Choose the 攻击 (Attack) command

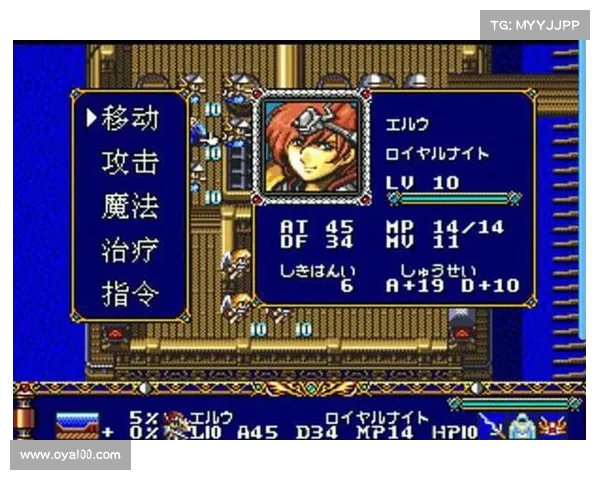(x=130, y=163)
